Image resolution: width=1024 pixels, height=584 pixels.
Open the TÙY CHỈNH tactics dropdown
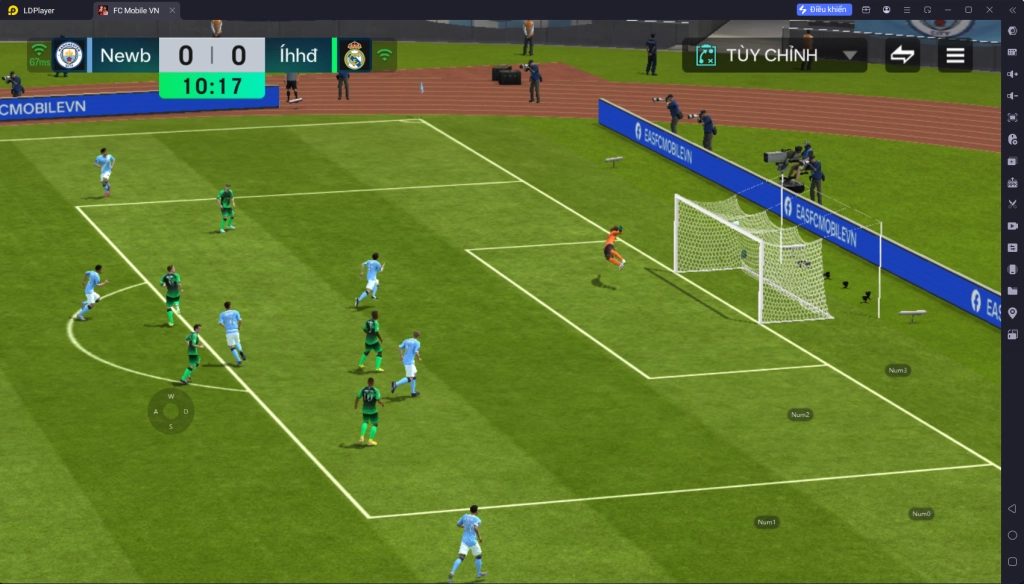click(775, 55)
